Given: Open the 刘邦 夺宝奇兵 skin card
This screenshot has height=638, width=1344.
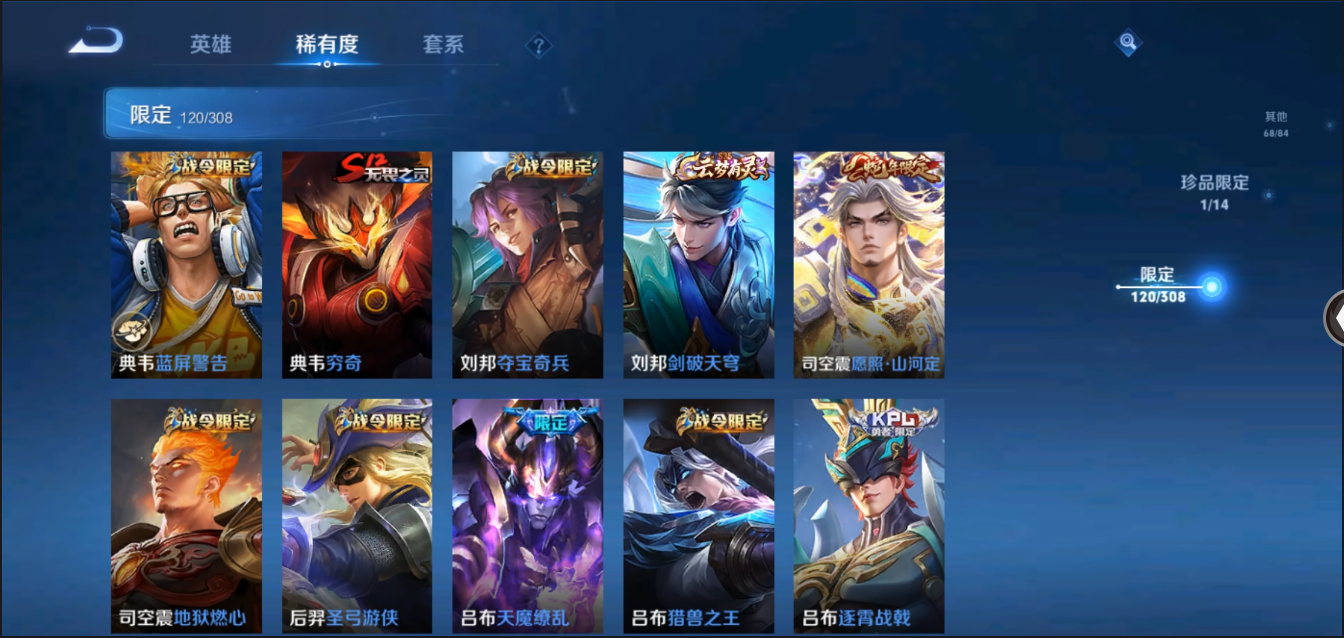Looking at the screenshot, I should coord(527,265).
